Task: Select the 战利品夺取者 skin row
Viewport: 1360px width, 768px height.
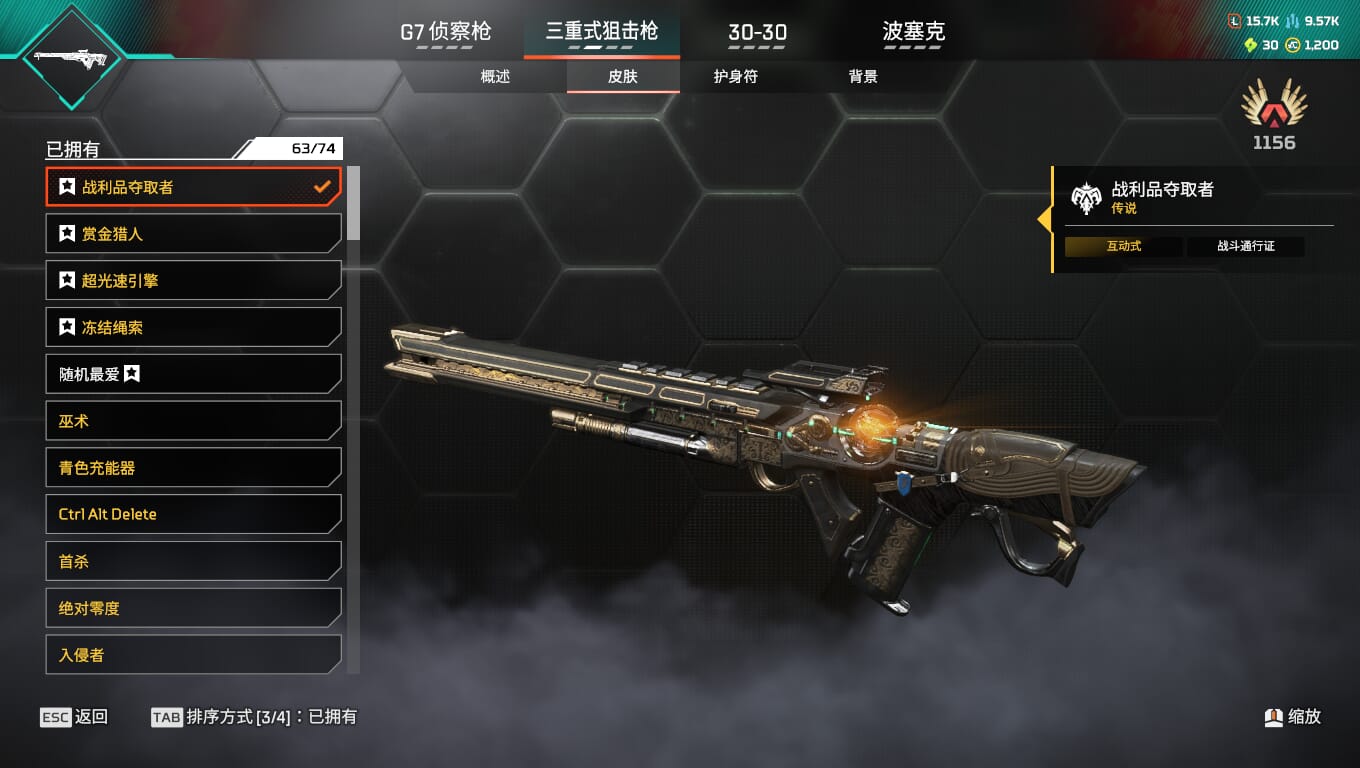Action: coord(193,187)
